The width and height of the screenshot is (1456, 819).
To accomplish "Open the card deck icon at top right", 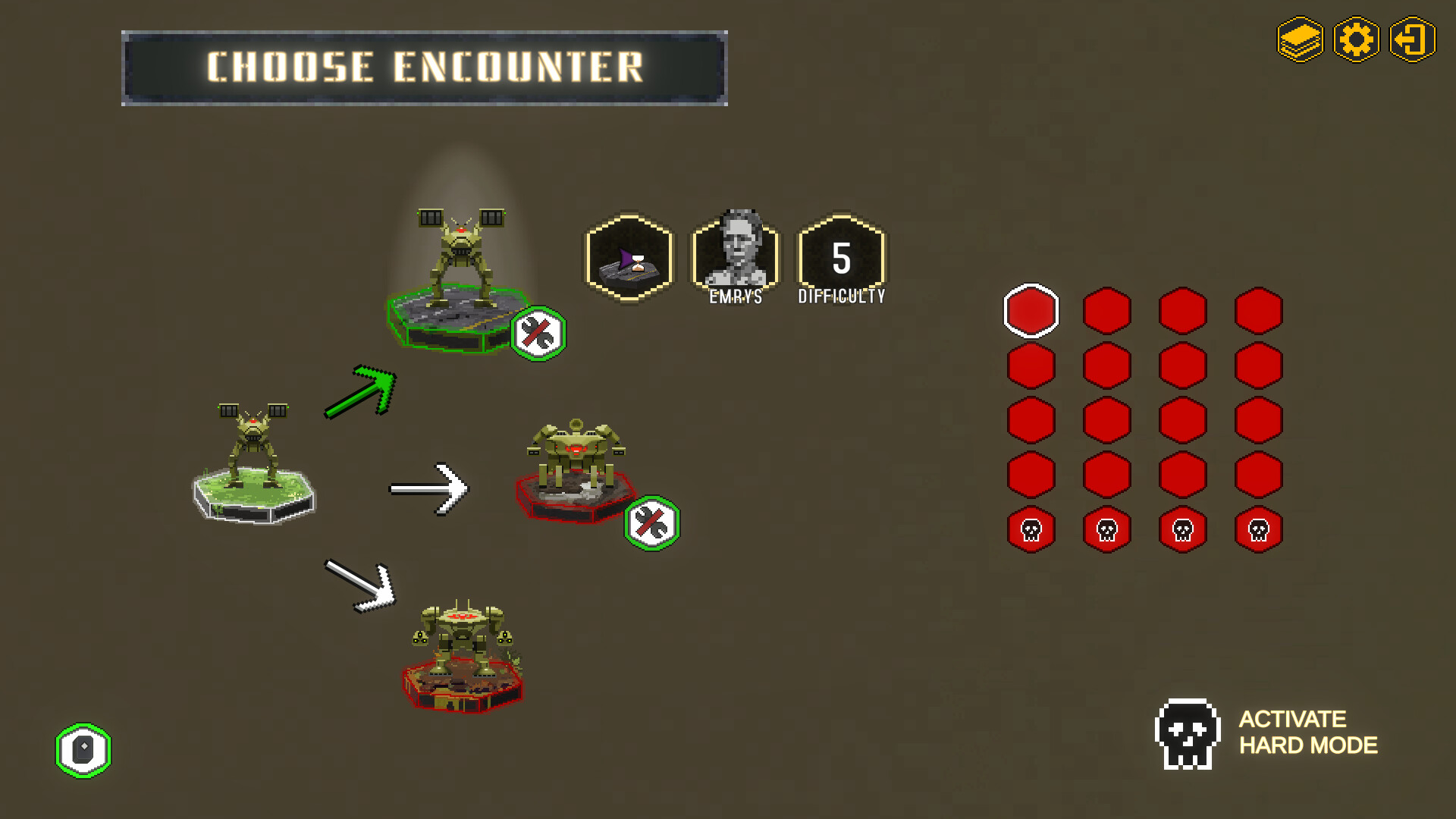I will (1300, 39).
